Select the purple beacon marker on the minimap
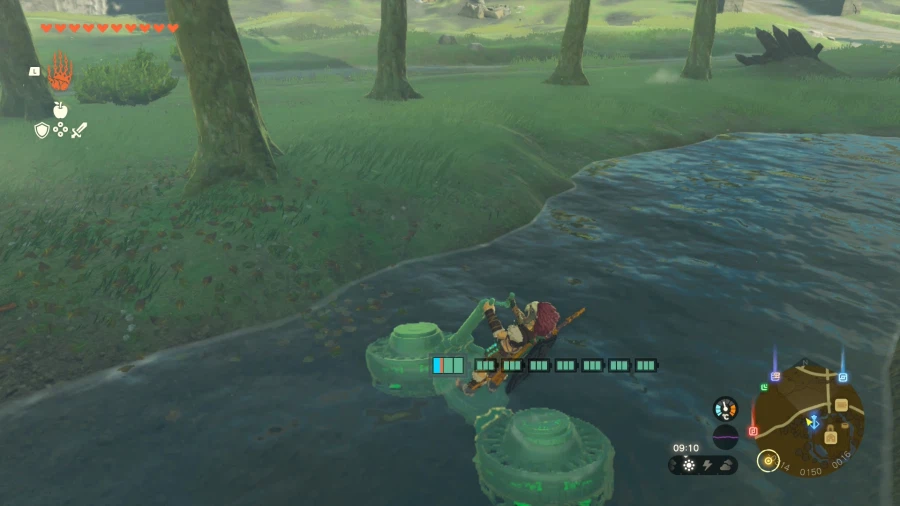The height and width of the screenshot is (506, 900). 775,376
